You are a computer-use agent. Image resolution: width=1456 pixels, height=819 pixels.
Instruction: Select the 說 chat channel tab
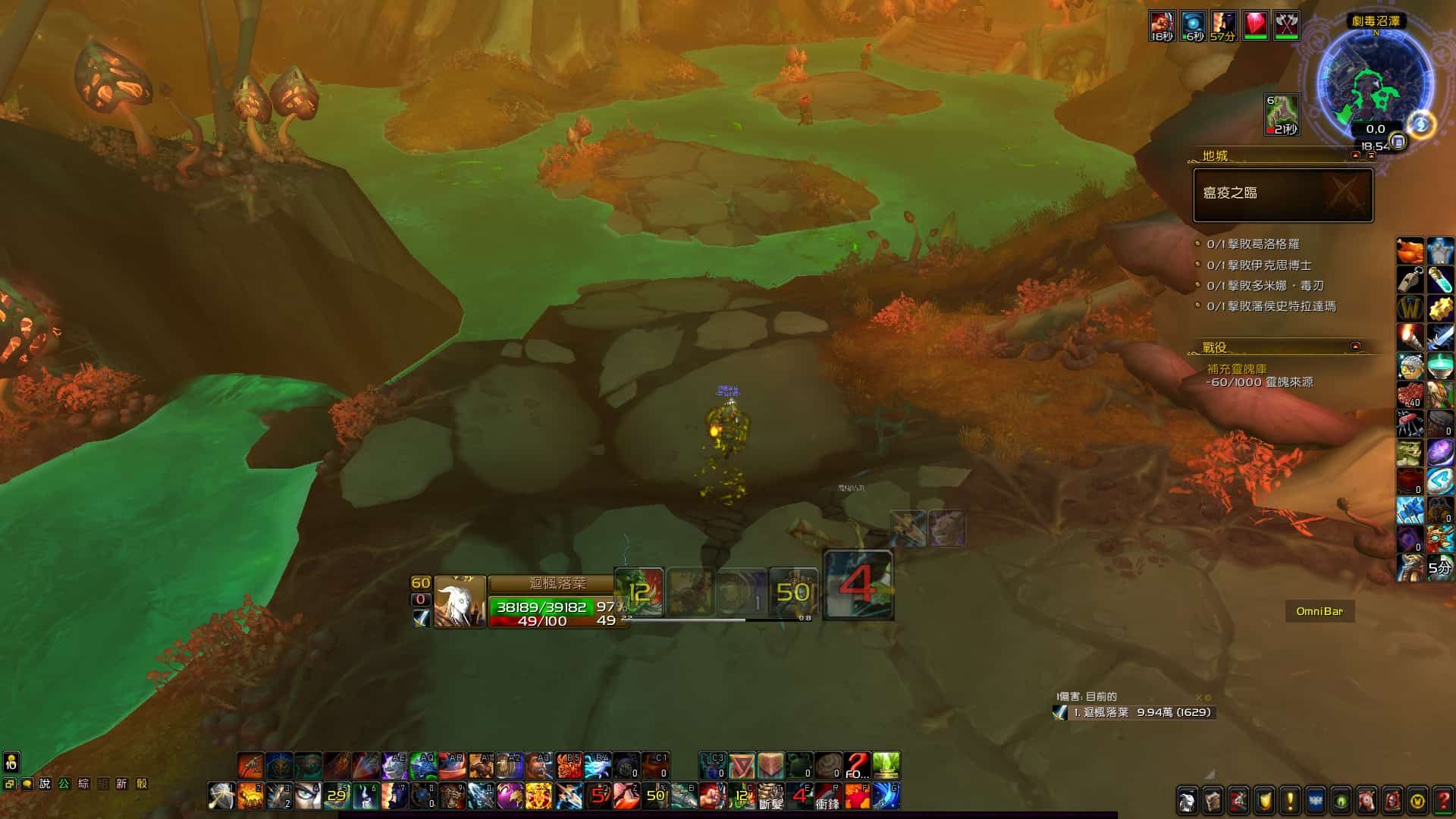45,784
